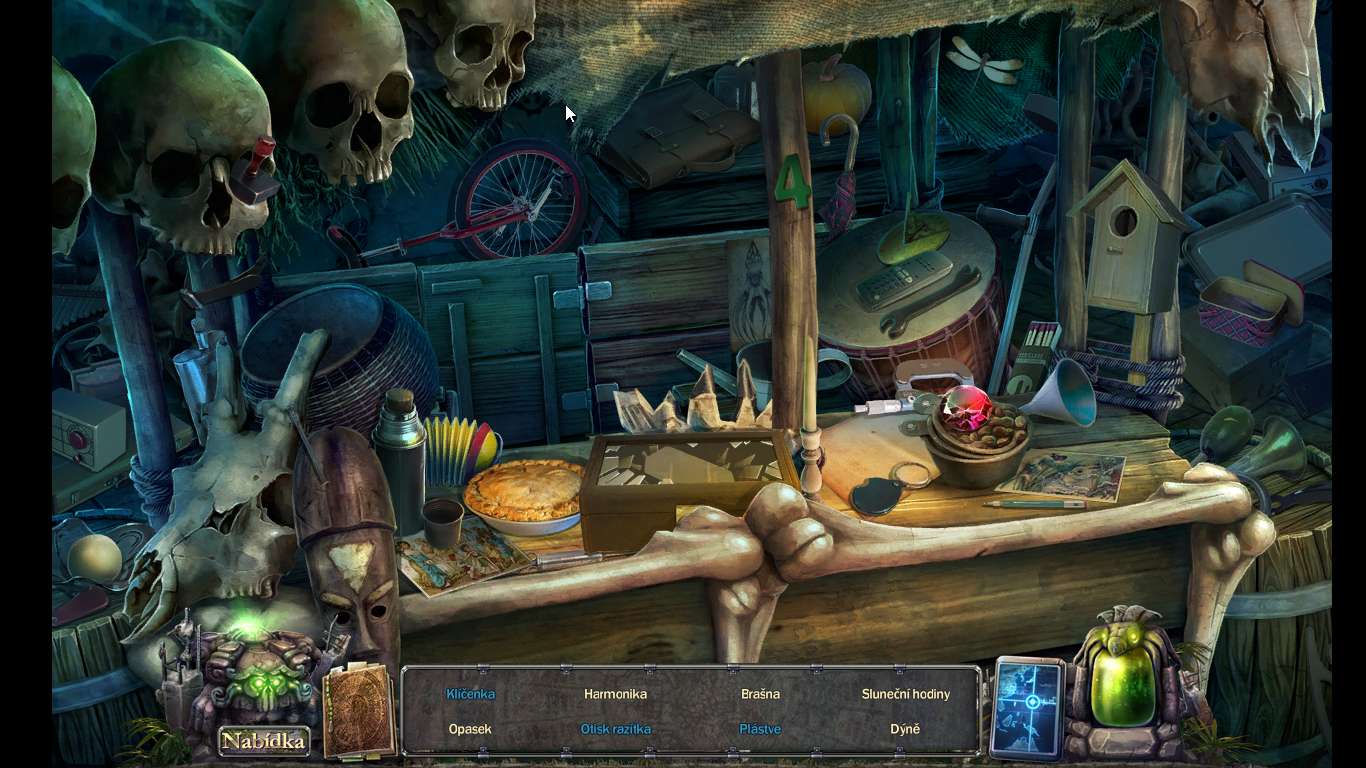Viewport: 1366px width, 768px height.
Task: Select Opasek in the item list
Action: (x=470, y=729)
